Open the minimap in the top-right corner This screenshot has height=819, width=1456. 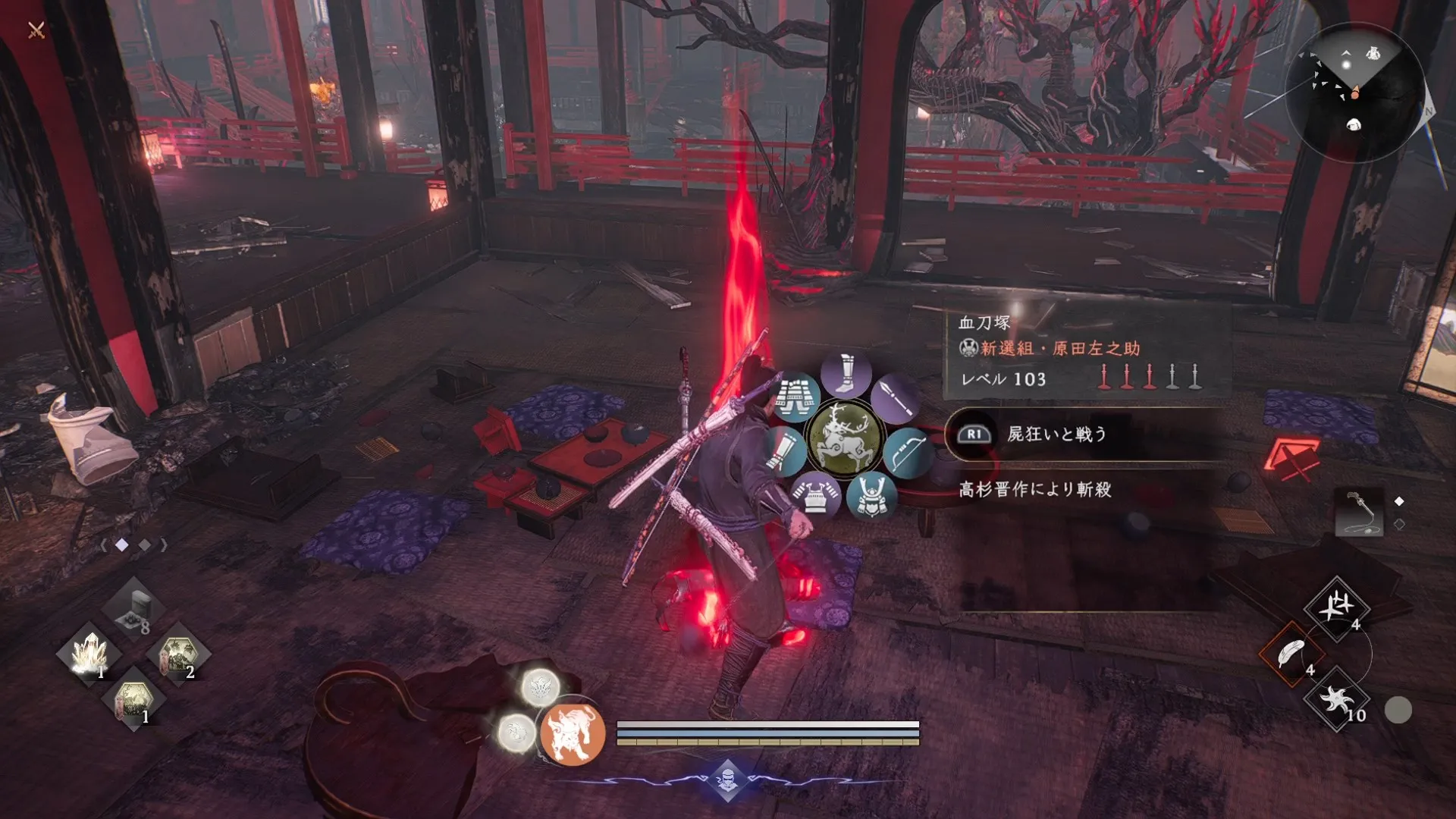pos(1357,91)
